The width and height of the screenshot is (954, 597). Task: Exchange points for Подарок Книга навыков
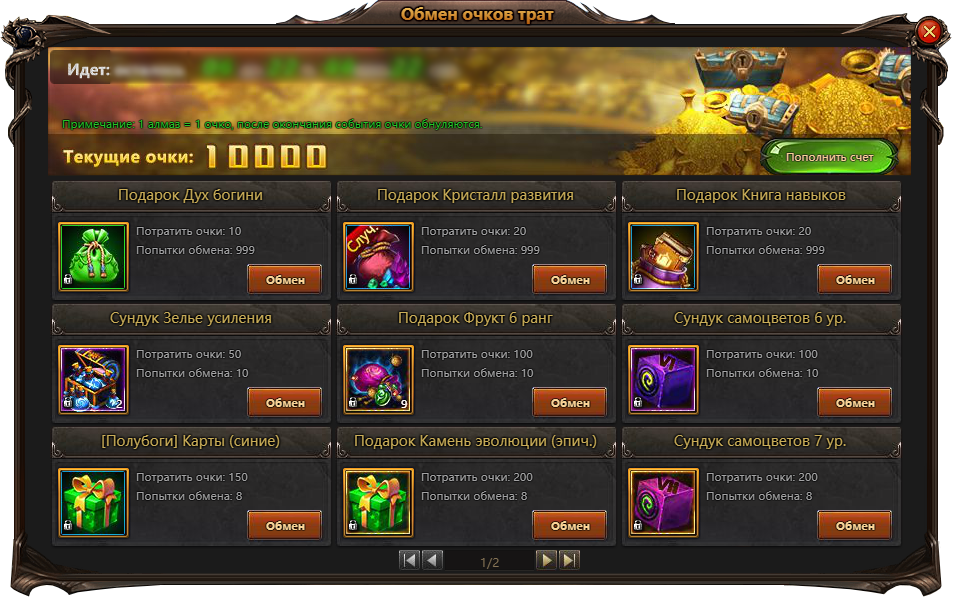point(854,280)
